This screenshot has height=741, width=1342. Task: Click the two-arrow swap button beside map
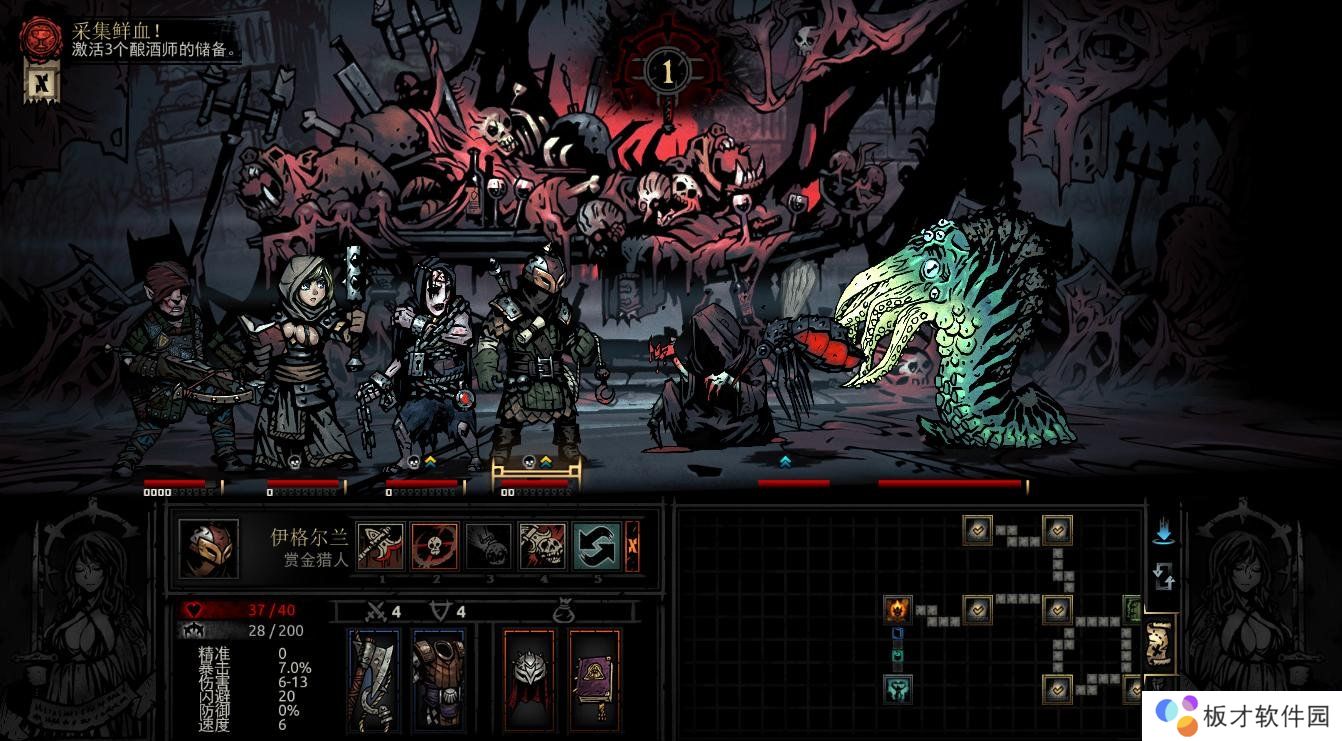coord(1163,576)
